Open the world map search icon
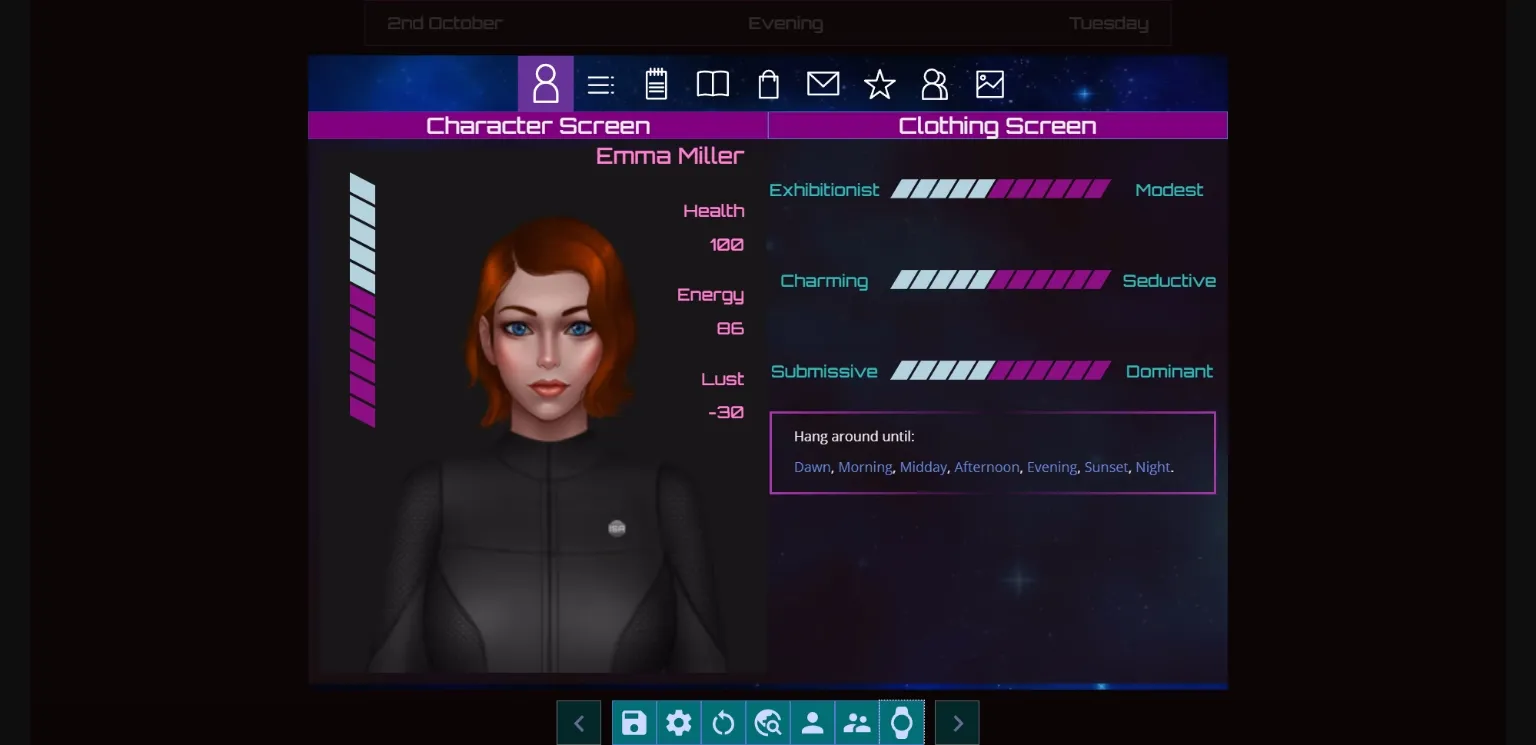 768,722
